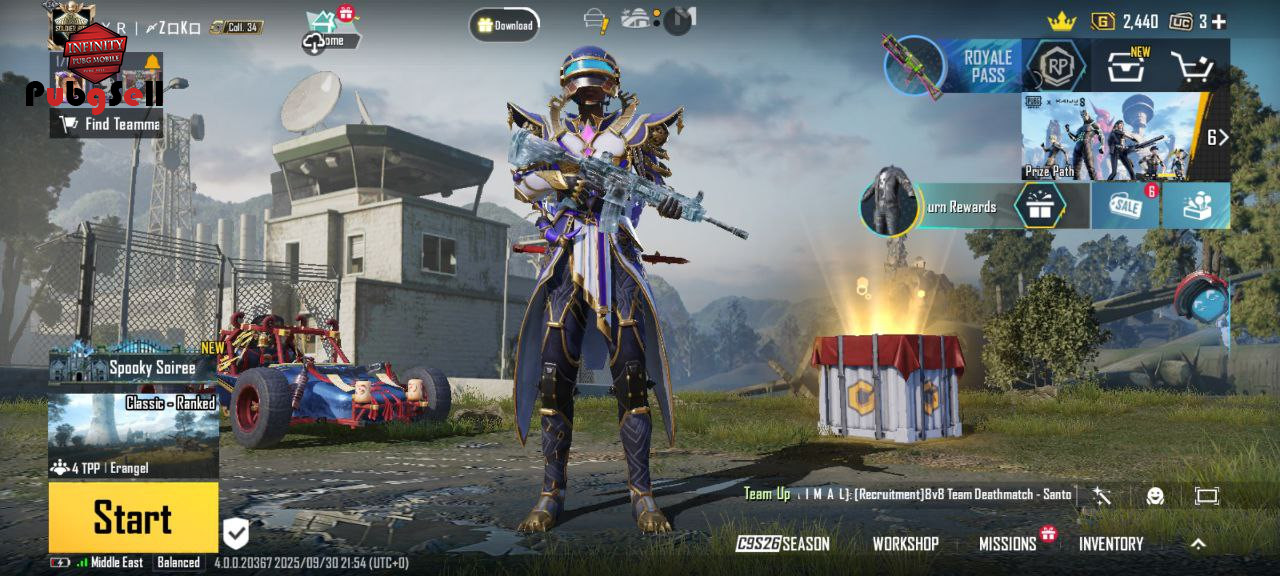Expand the bottom menu arrow
Screen dimensions: 1280x576
pos(1198,544)
